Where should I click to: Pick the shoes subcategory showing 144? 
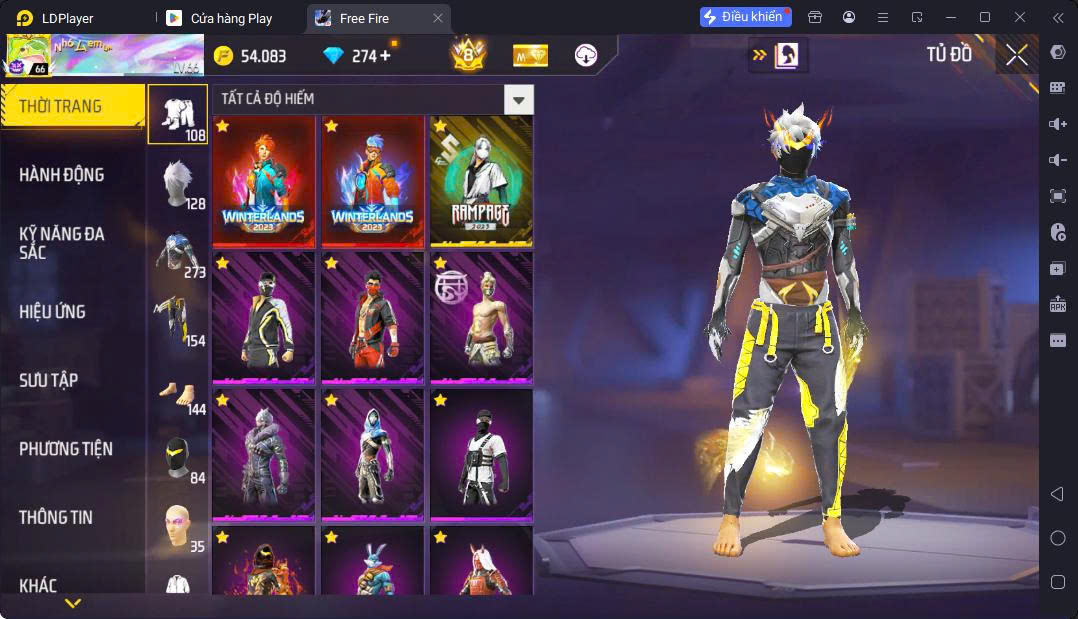point(178,390)
